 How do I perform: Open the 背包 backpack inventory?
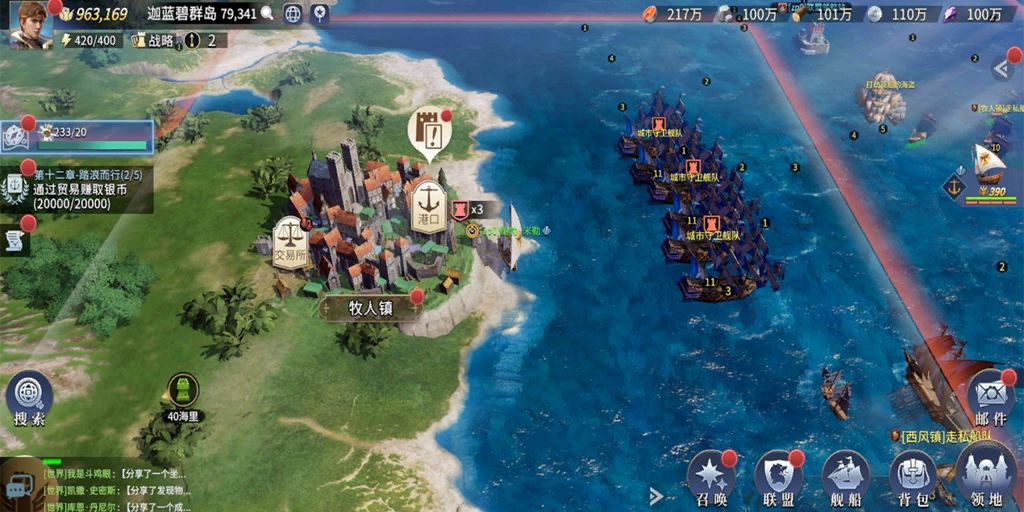pyautogui.click(x=912, y=478)
